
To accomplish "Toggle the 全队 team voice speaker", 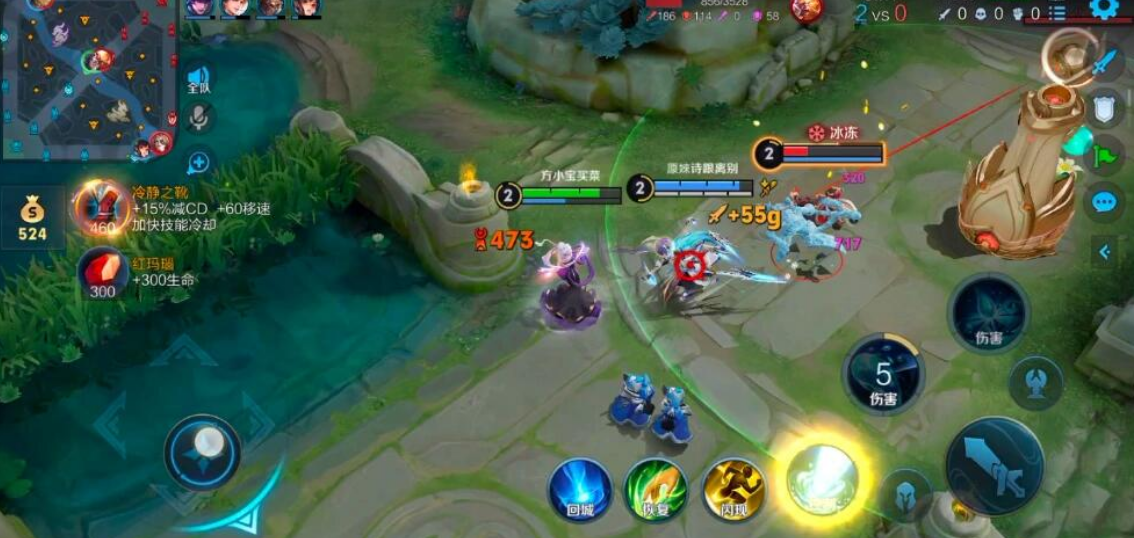I will point(199,79).
